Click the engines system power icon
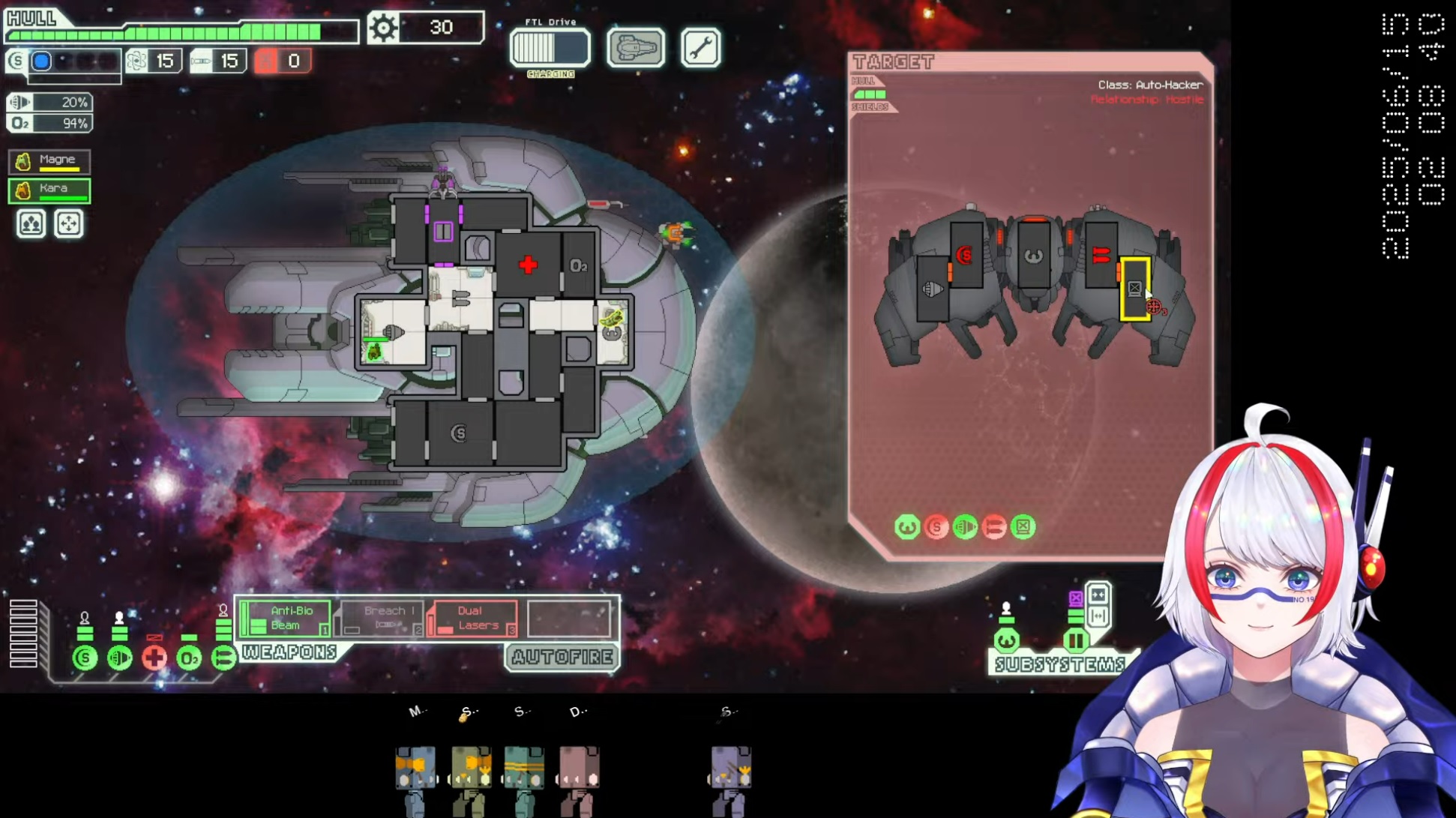 pos(120,658)
